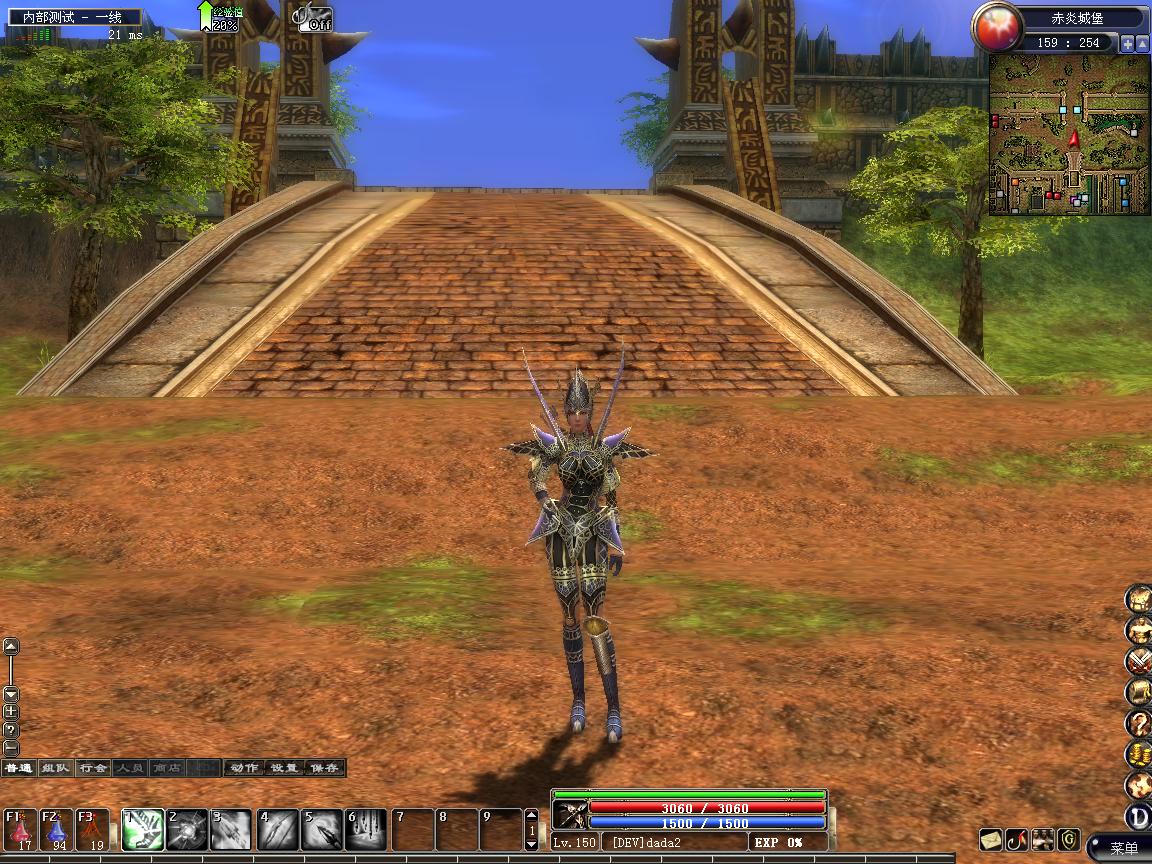Screen dimensions: 1152x864
Task: Activate the arrow rain skill in slot 6
Action: coord(366,830)
